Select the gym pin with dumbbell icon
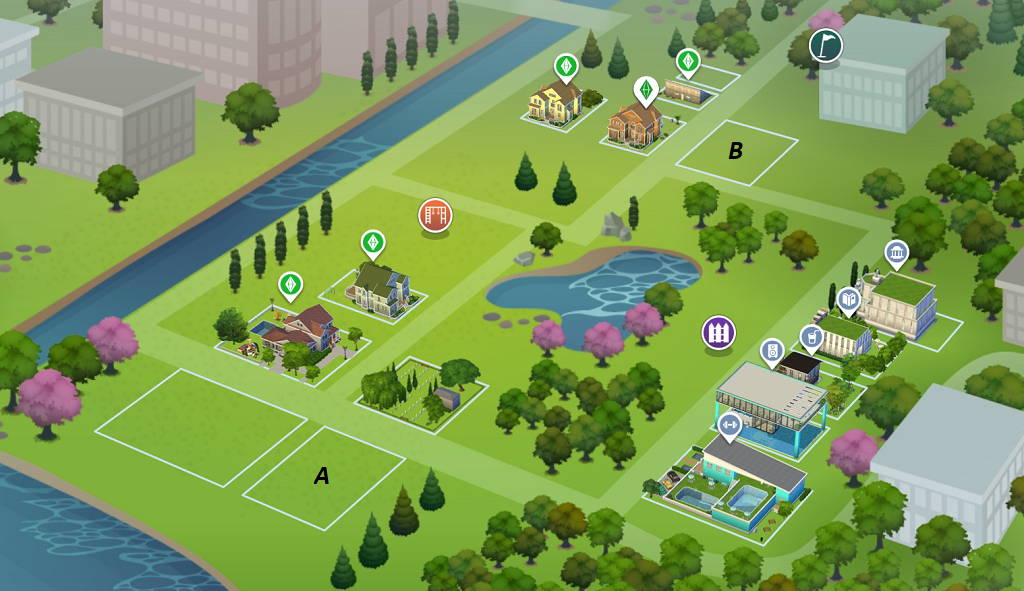The image size is (1024, 591). [729, 426]
